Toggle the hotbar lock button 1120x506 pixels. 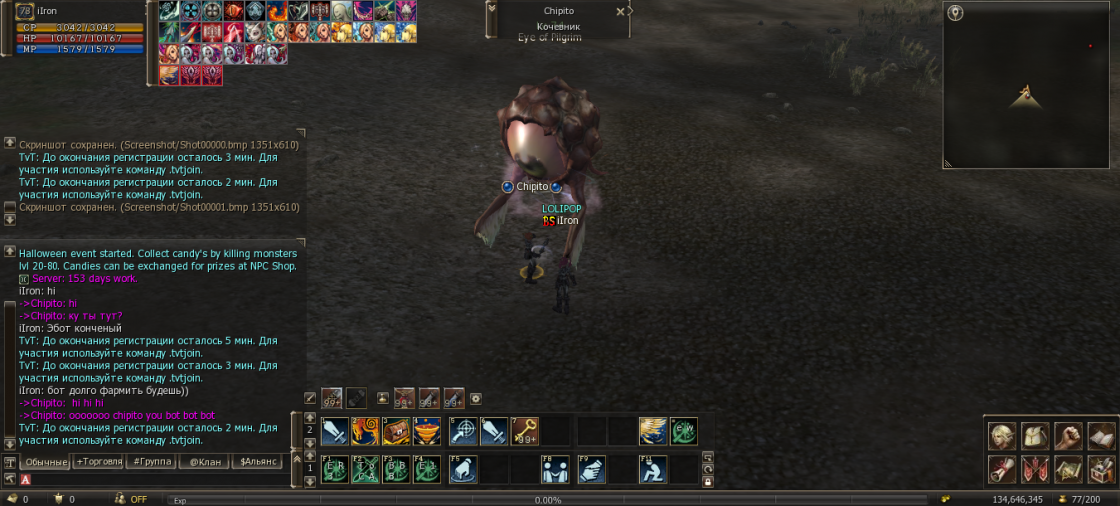pyautogui.click(x=708, y=481)
